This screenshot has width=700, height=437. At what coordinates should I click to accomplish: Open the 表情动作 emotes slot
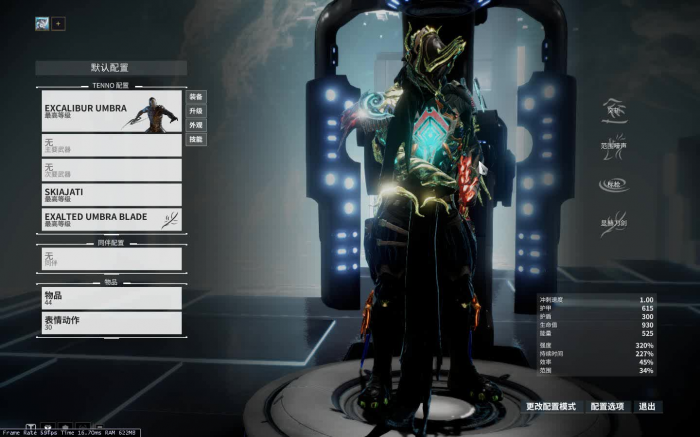[111, 323]
